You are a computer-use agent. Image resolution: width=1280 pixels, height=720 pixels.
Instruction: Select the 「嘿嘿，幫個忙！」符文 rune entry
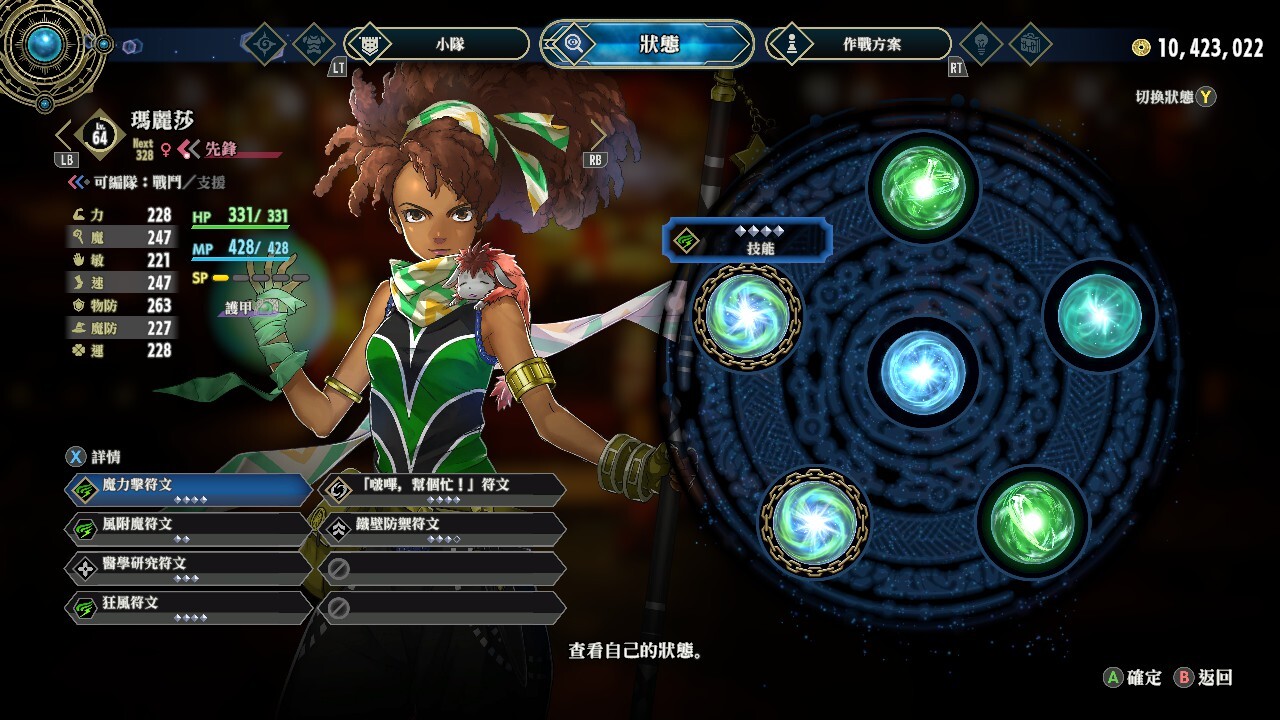point(442,489)
